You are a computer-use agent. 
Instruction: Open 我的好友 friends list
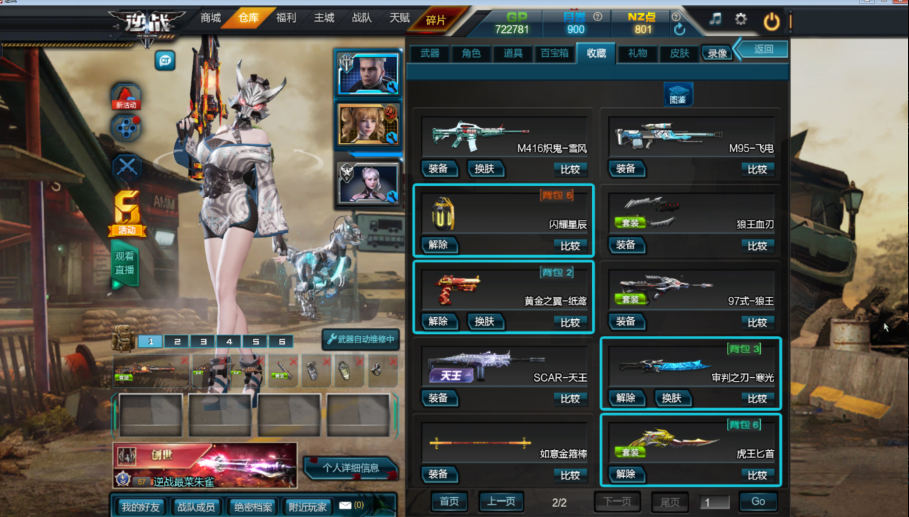(x=139, y=507)
